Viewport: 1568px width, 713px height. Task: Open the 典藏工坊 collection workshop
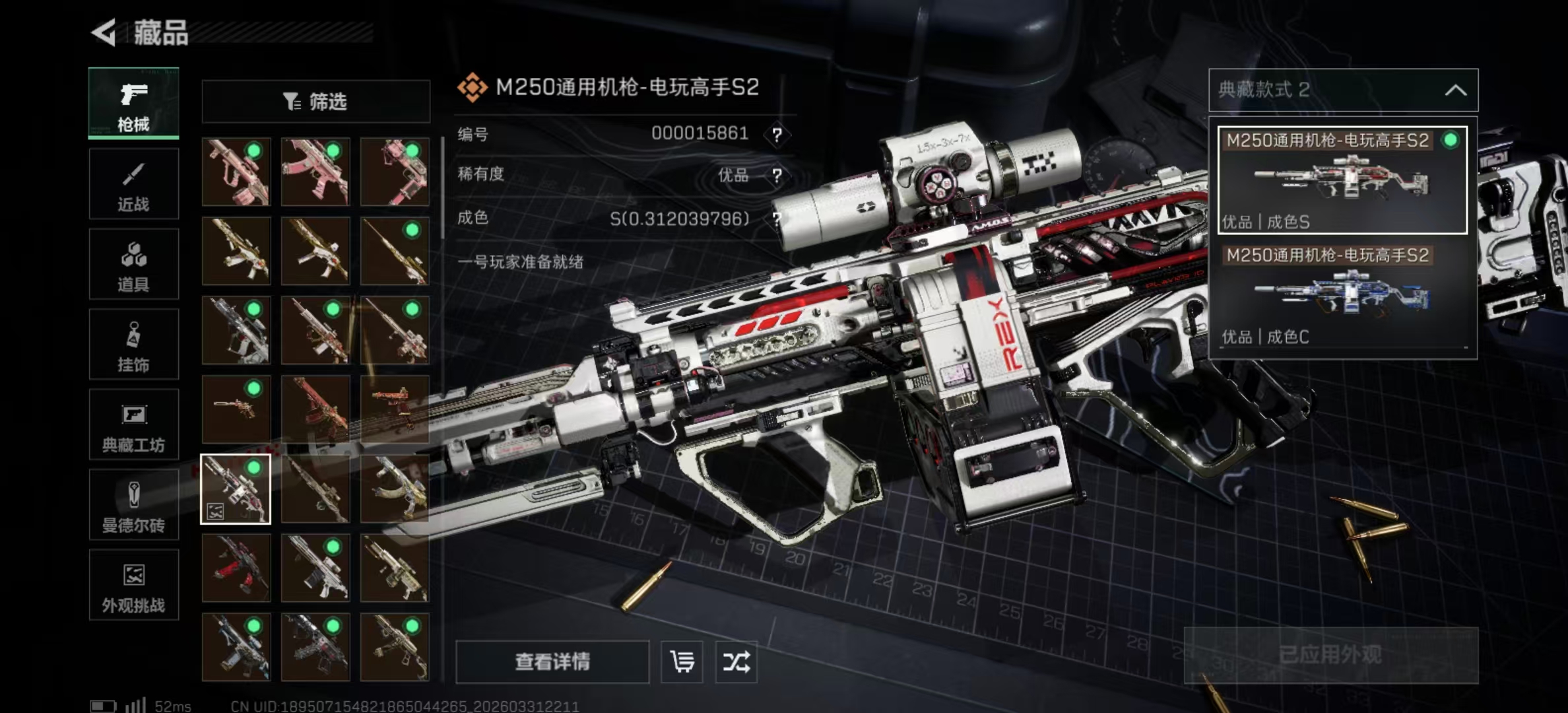(133, 426)
